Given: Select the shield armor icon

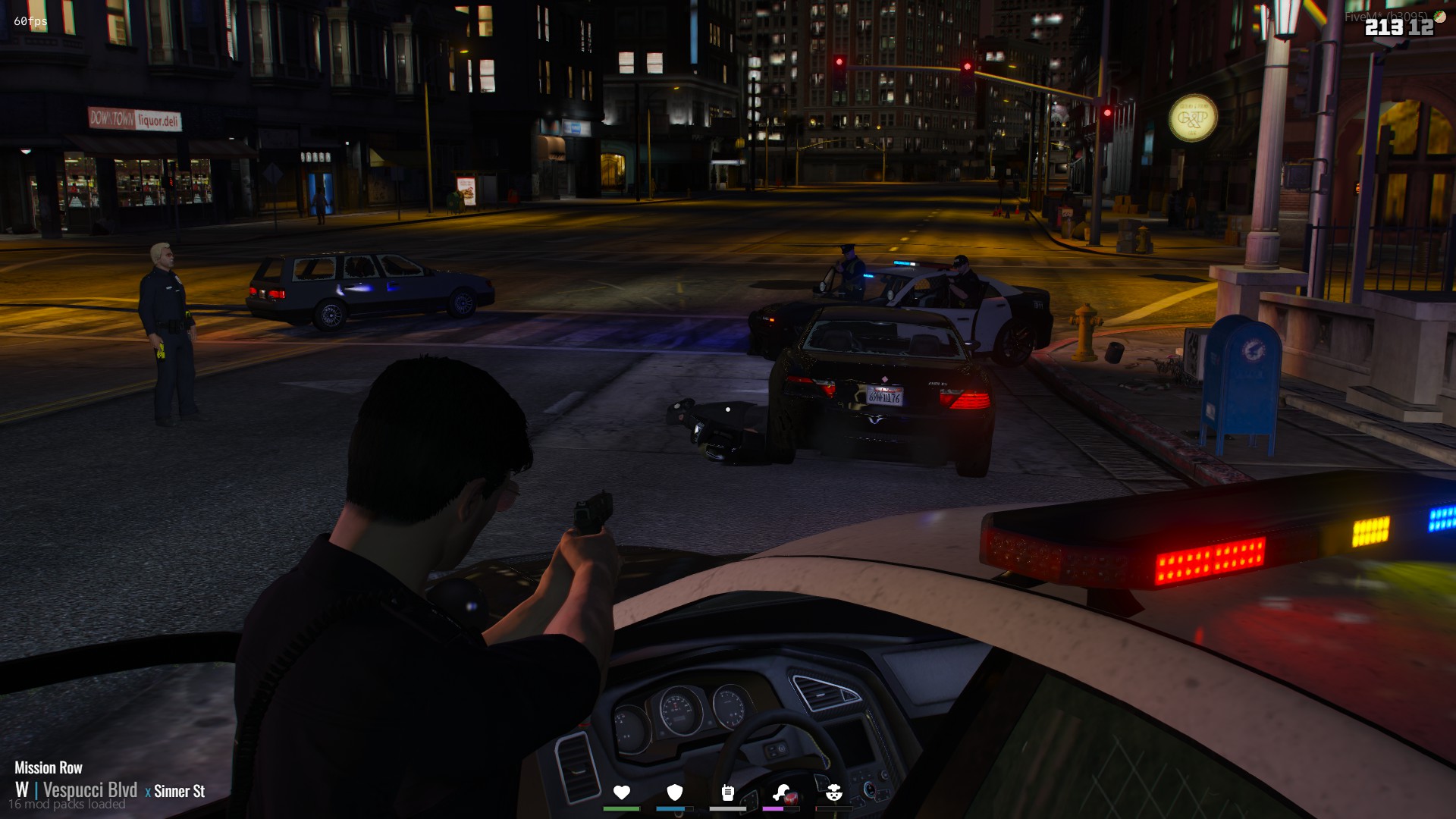Looking at the screenshot, I should [674, 793].
